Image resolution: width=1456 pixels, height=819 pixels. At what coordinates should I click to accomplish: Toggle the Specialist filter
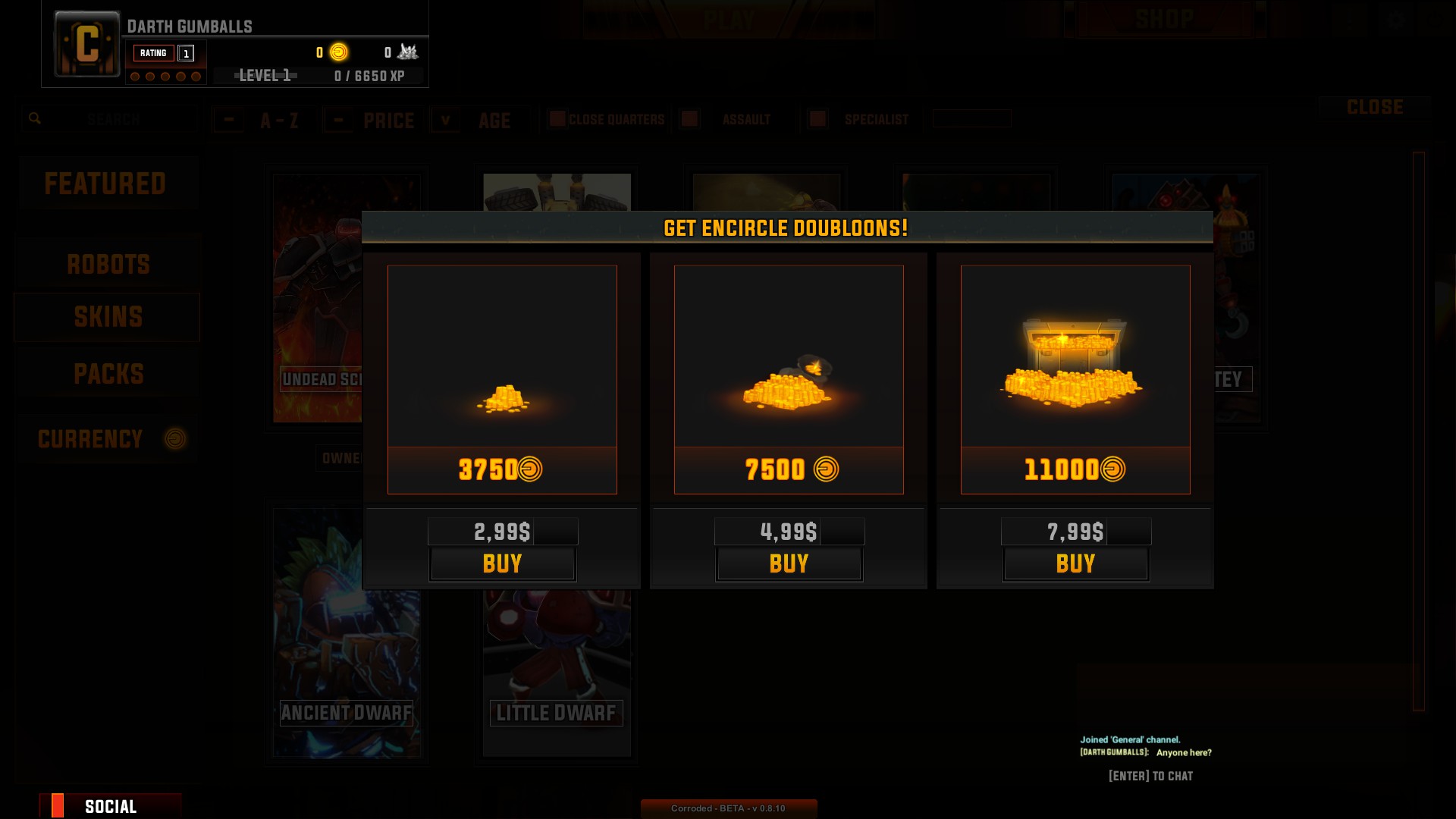coord(817,119)
